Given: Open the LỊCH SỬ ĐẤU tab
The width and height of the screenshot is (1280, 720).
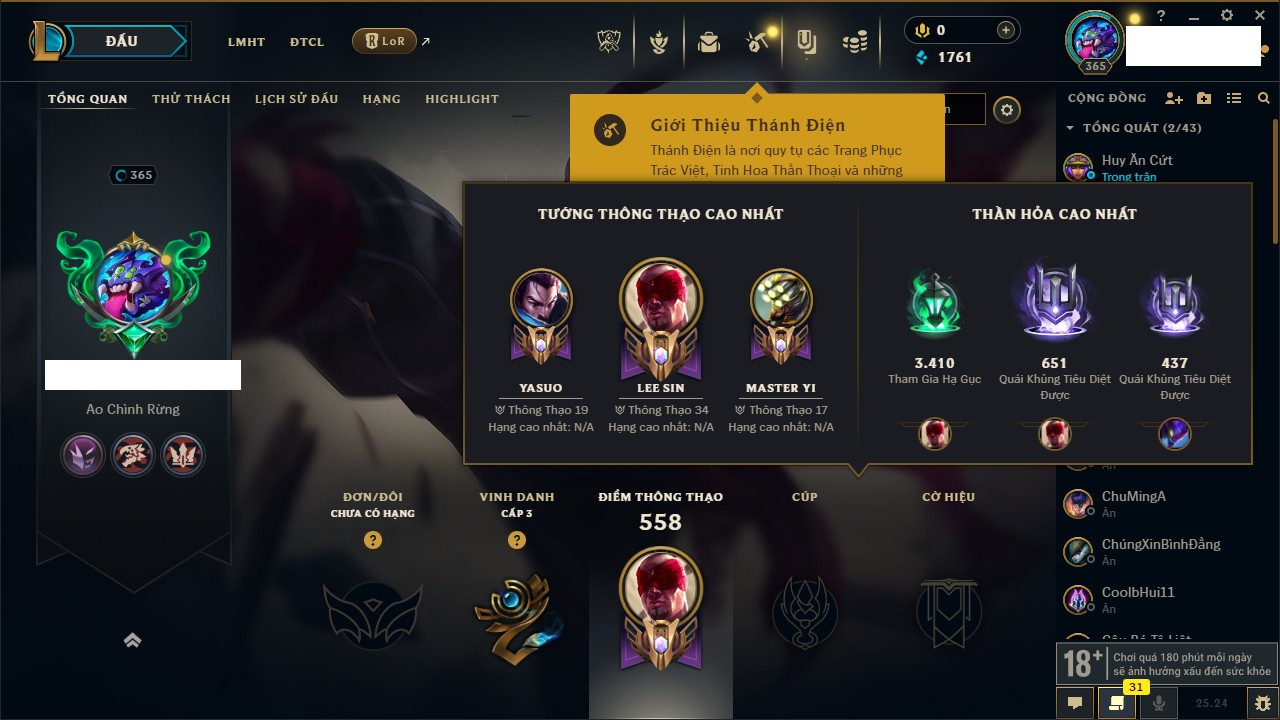Looking at the screenshot, I should tap(296, 99).
